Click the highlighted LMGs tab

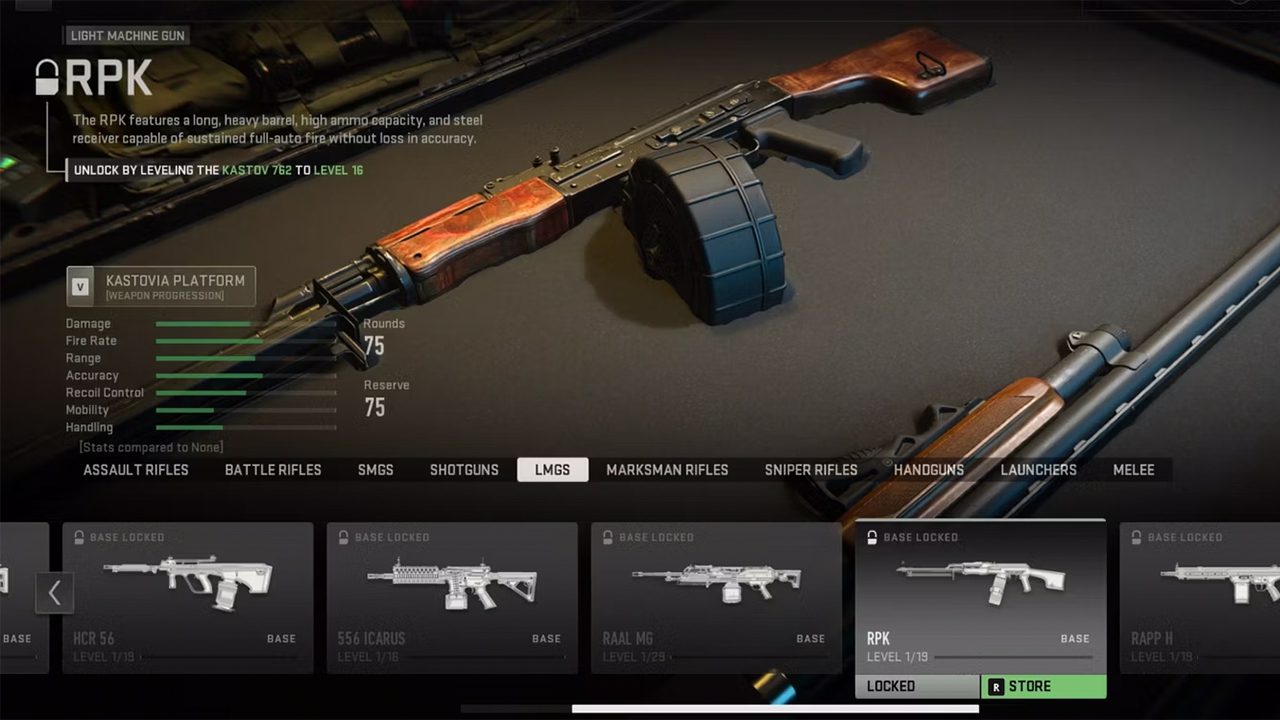point(552,470)
